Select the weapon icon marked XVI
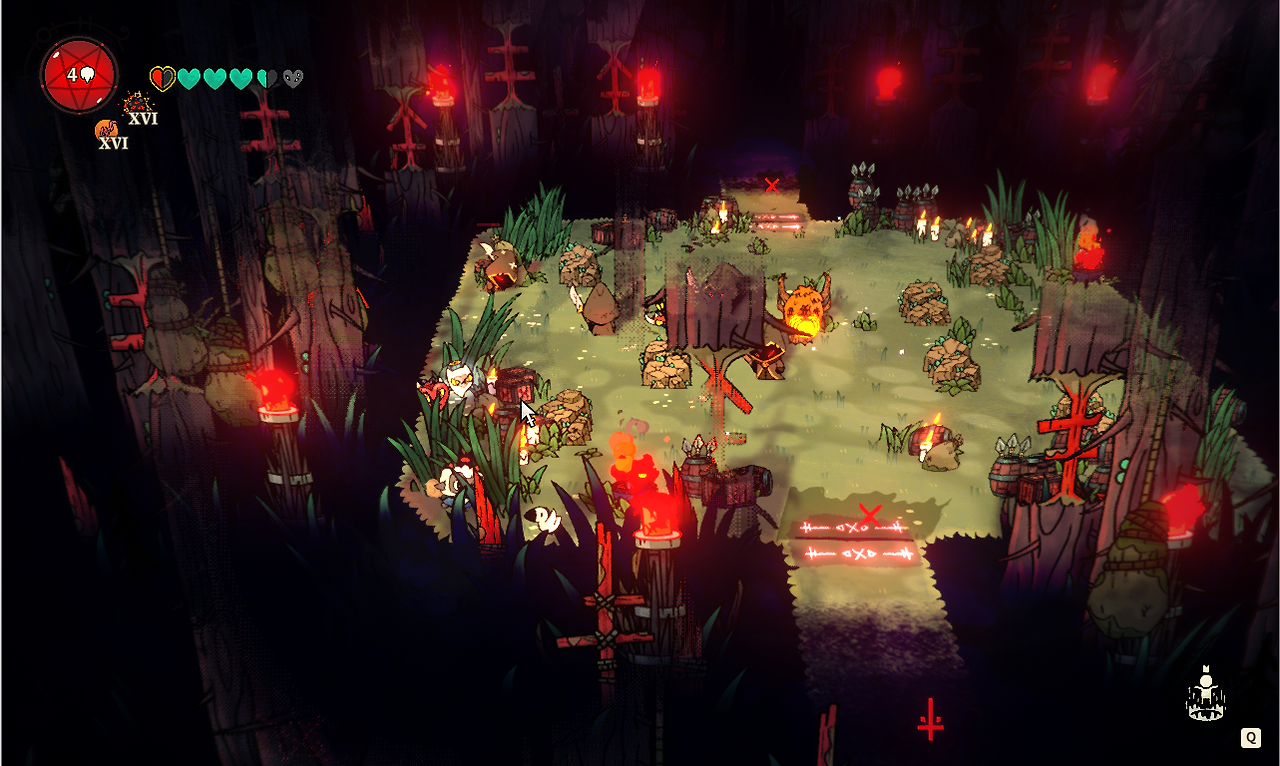This screenshot has height=766, width=1280. click(136, 103)
